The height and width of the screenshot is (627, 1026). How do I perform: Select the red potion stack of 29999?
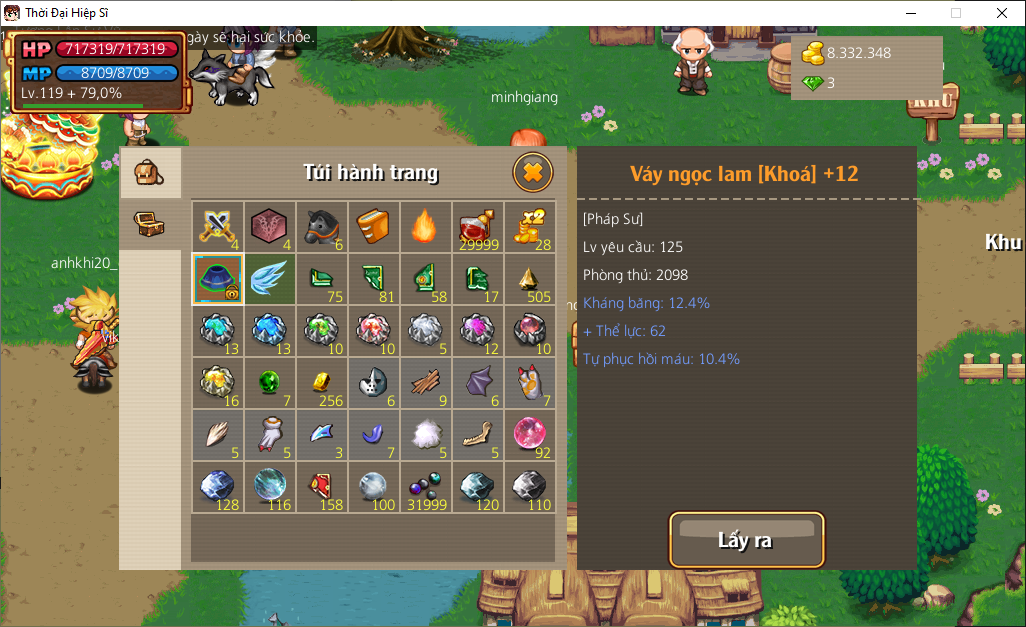(478, 227)
